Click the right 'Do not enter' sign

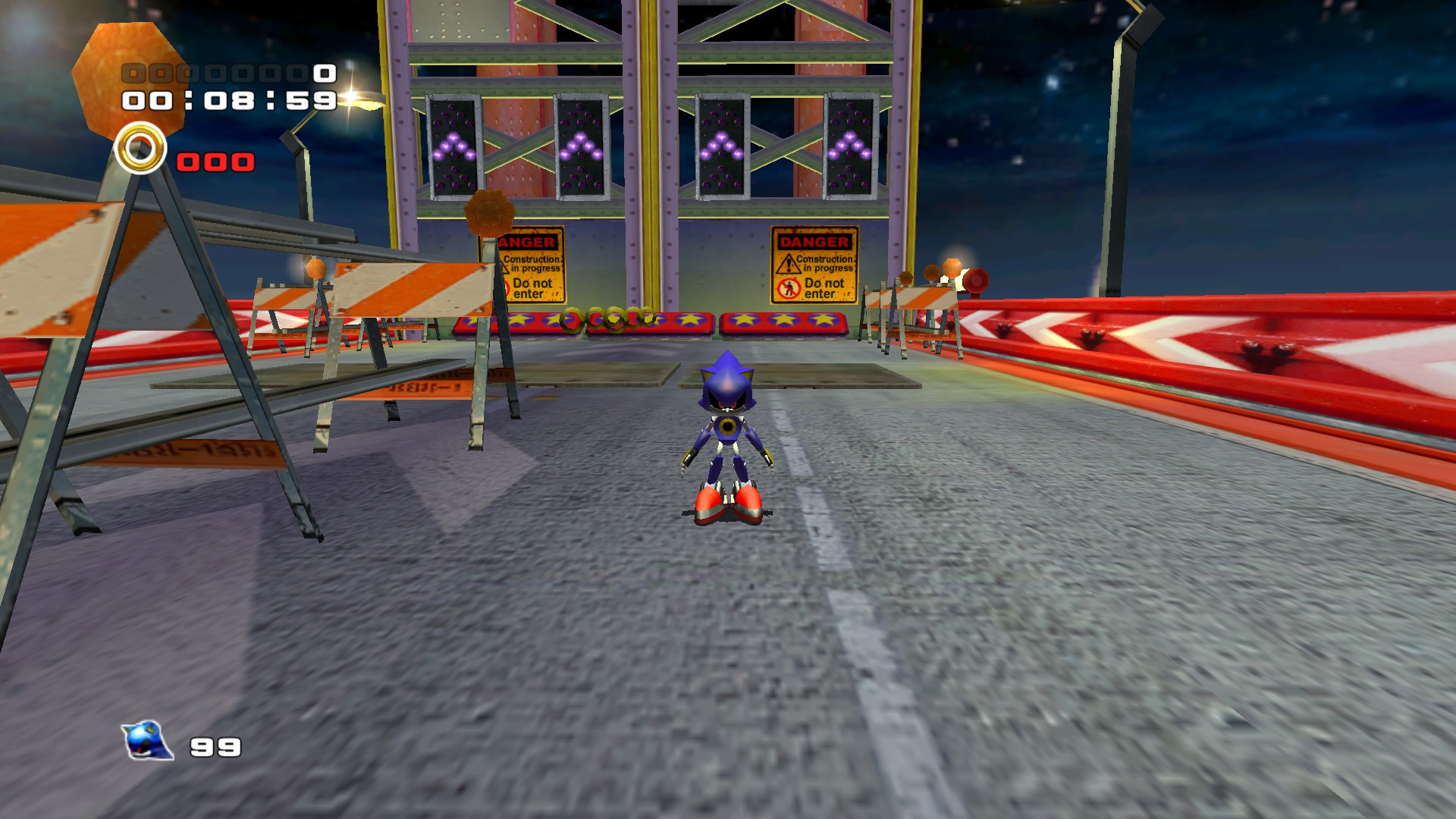(815, 288)
